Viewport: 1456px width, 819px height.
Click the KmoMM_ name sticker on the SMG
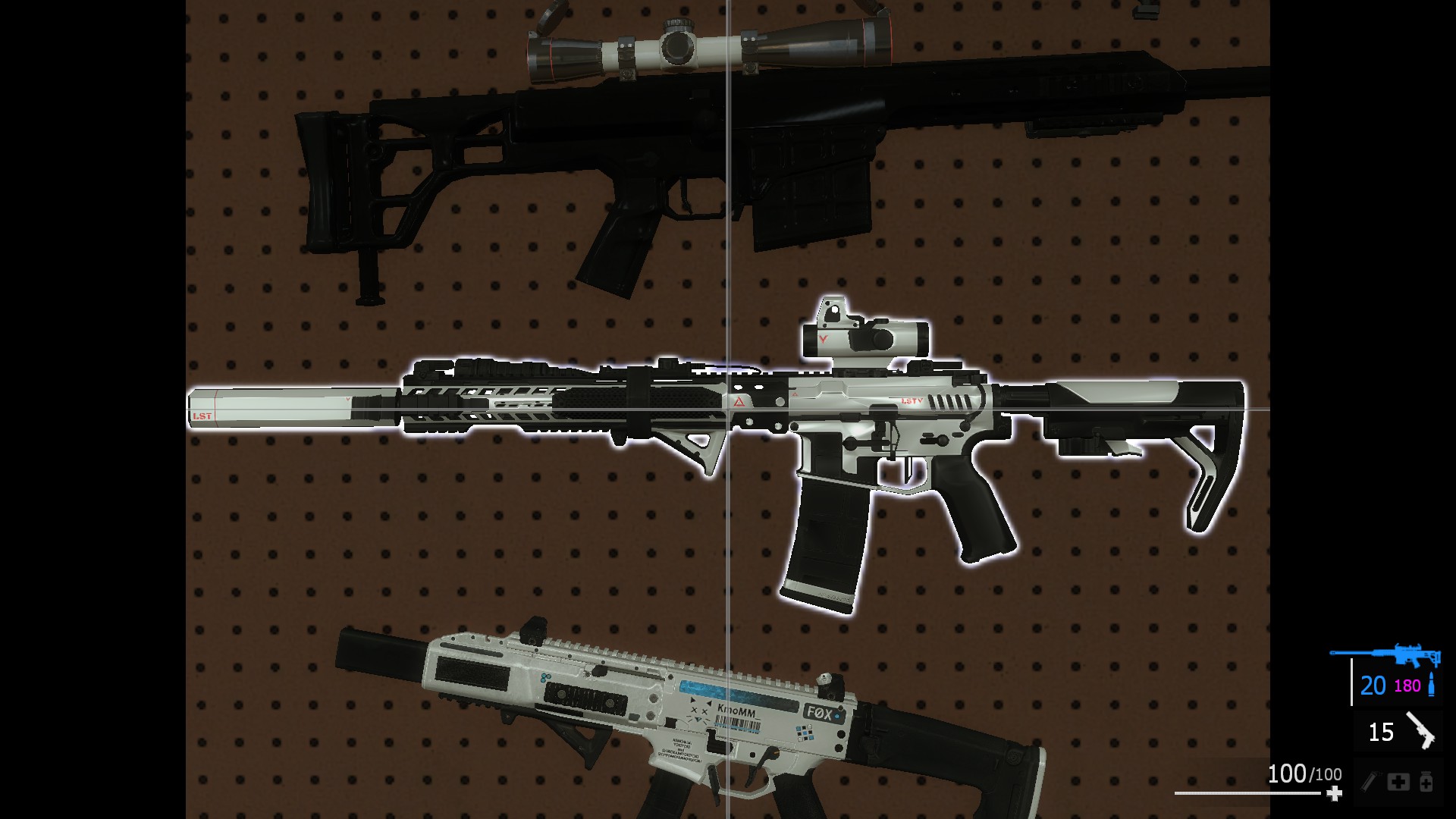(x=736, y=711)
